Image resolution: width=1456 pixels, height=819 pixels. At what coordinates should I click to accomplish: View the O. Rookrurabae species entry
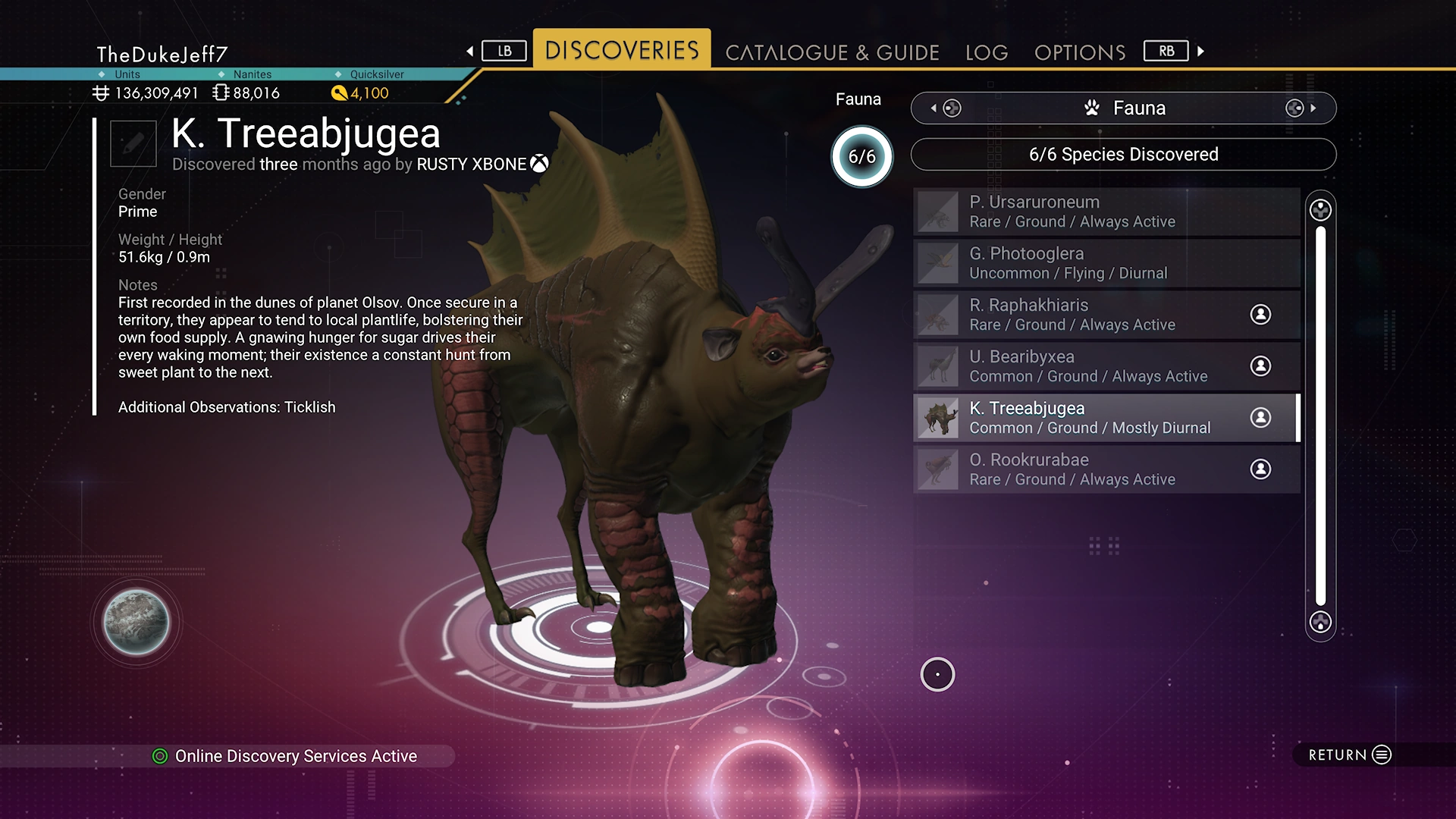click(x=1106, y=469)
